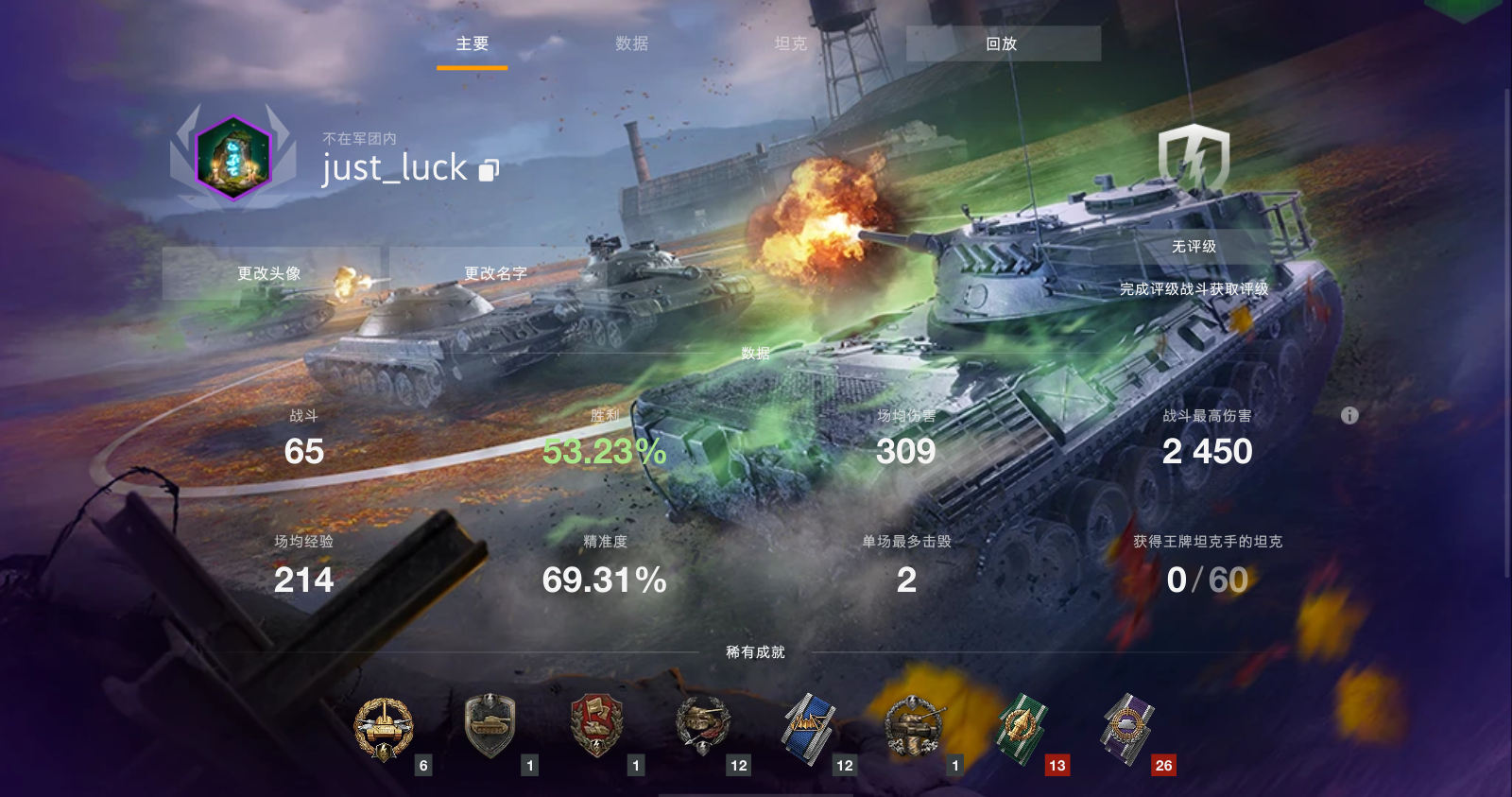The width and height of the screenshot is (1512, 797).
Task: Click the 更改头像 change avatar button
Action: coord(269,273)
